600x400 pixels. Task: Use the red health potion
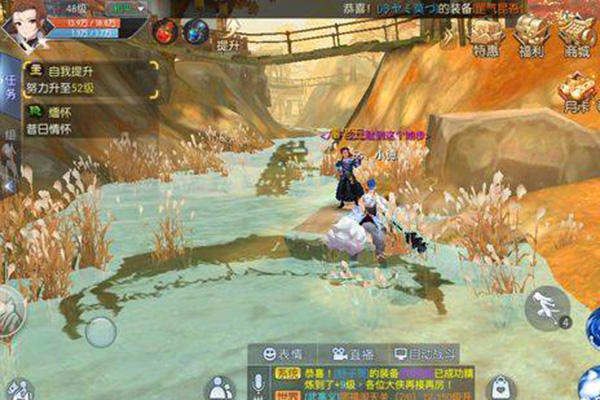[x=163, y=31]
